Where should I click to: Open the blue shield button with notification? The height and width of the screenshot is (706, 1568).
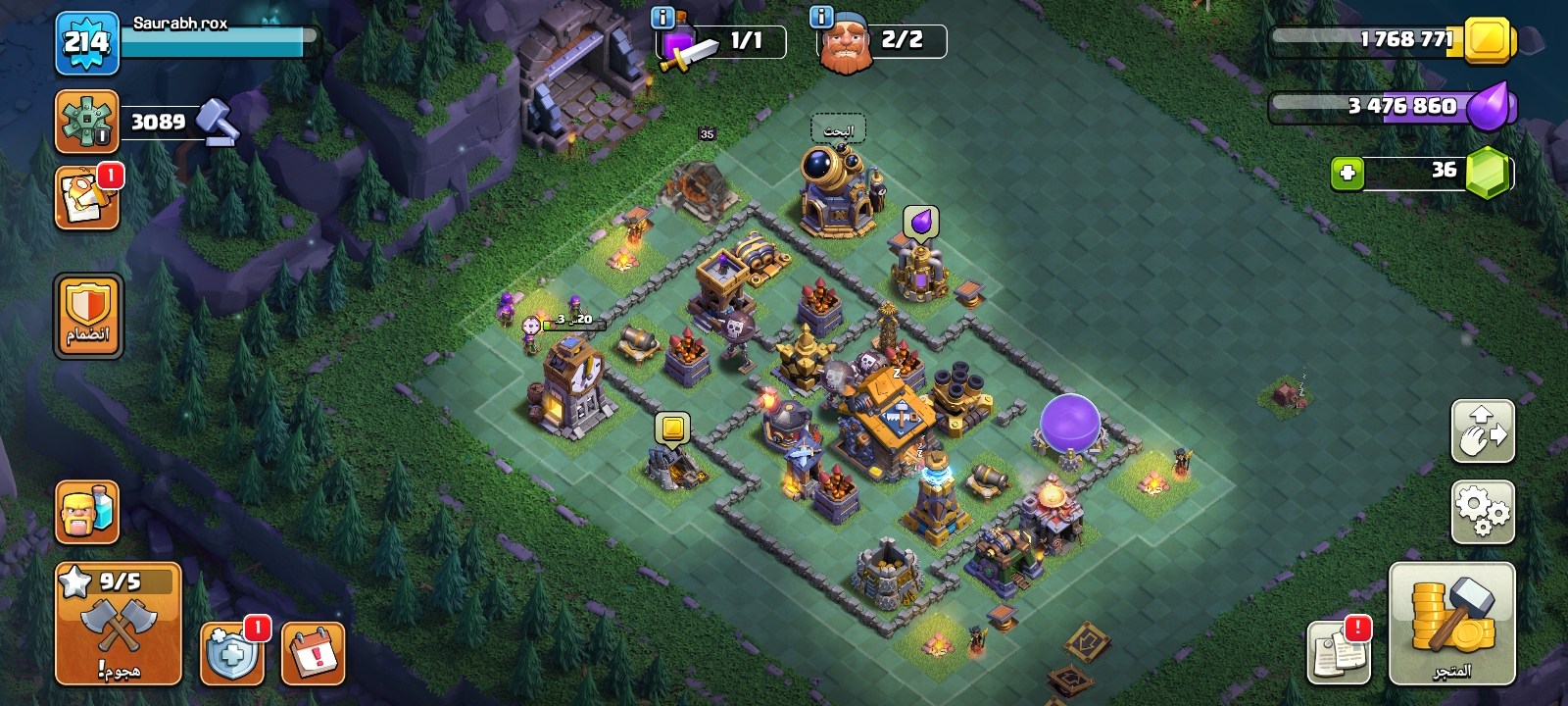pos(231,653)
